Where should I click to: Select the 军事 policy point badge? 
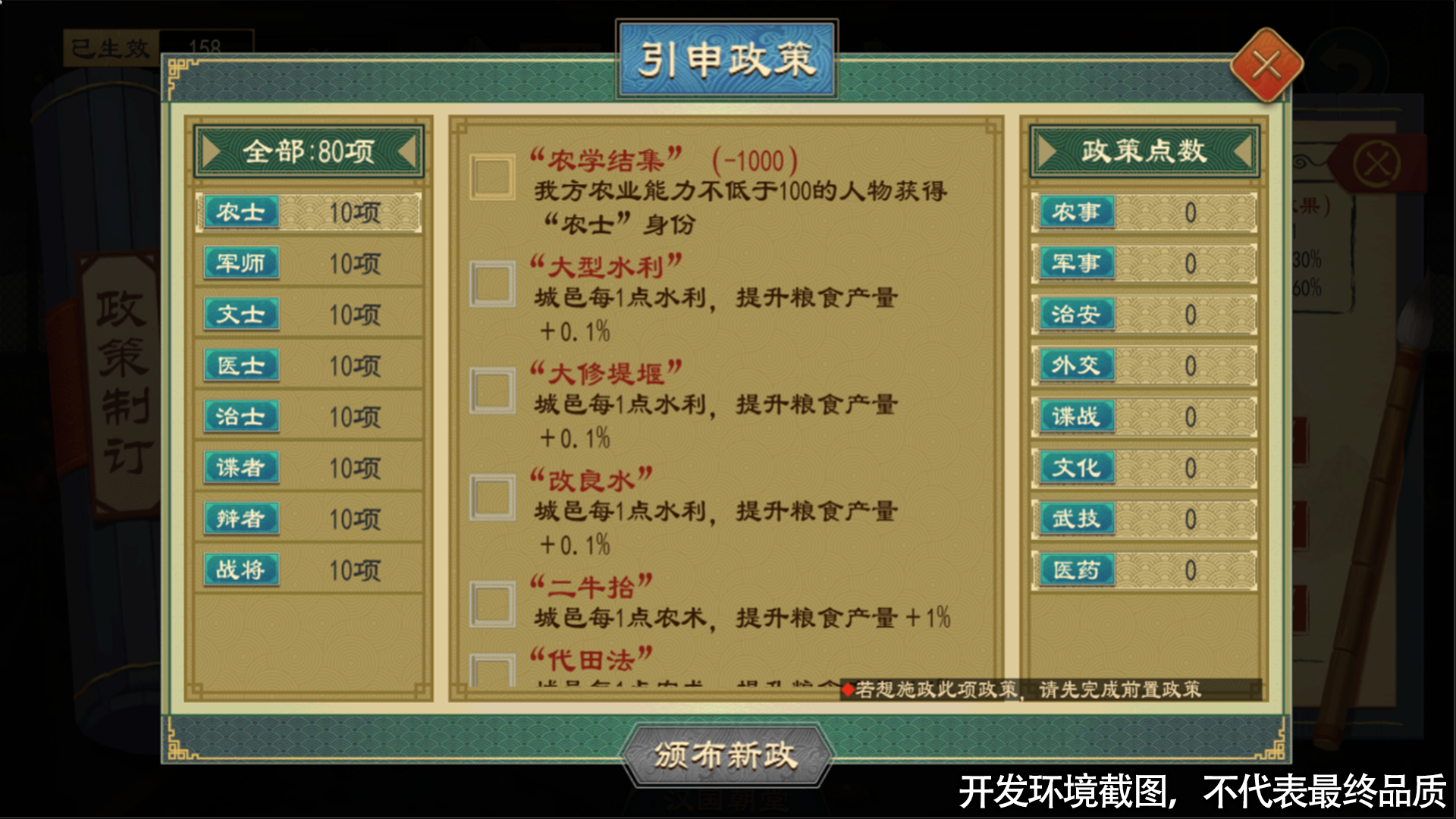1076,264
